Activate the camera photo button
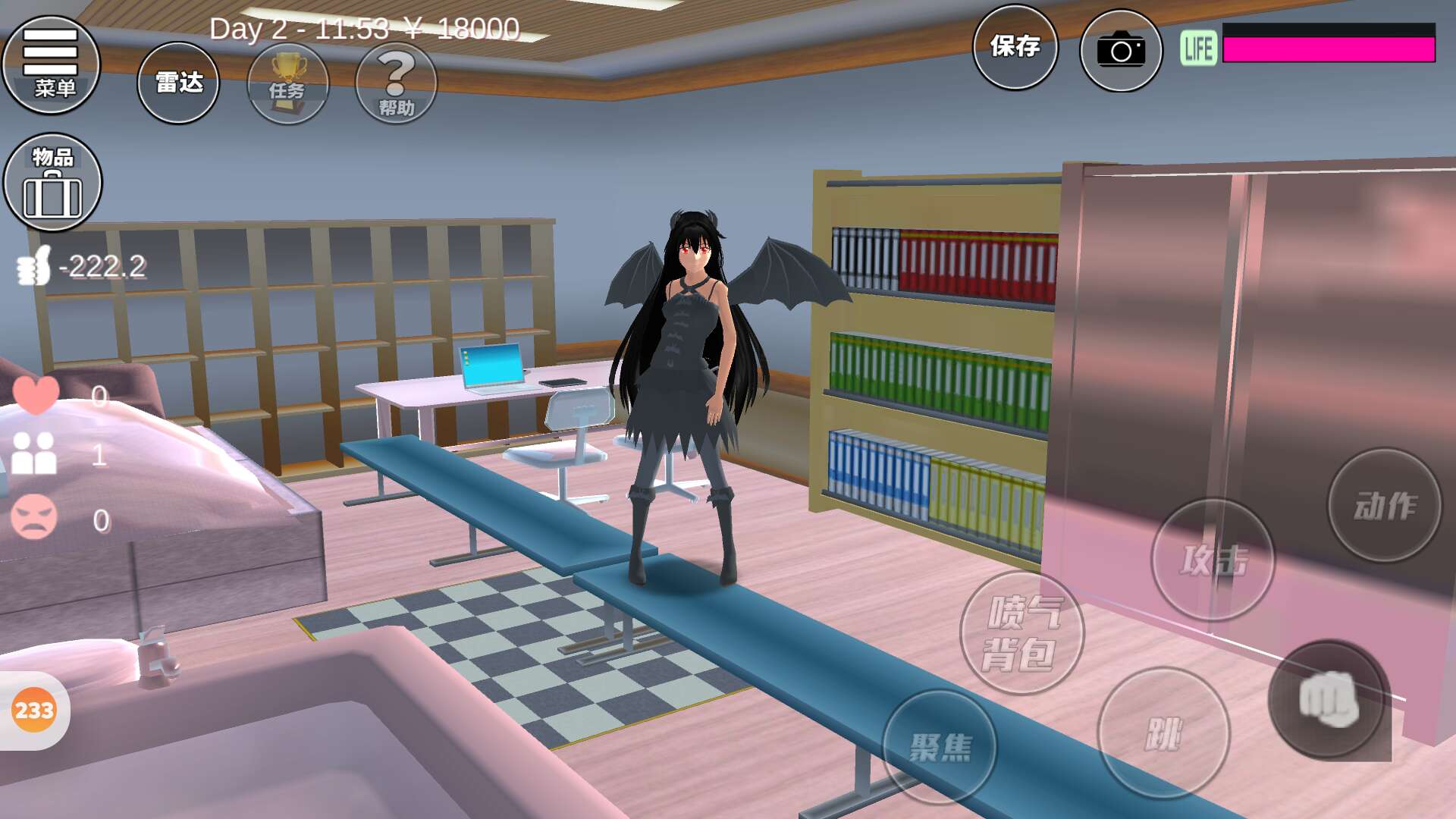Image resolution: width=1456 pixels, height=819 pixels. [1120, 51]
